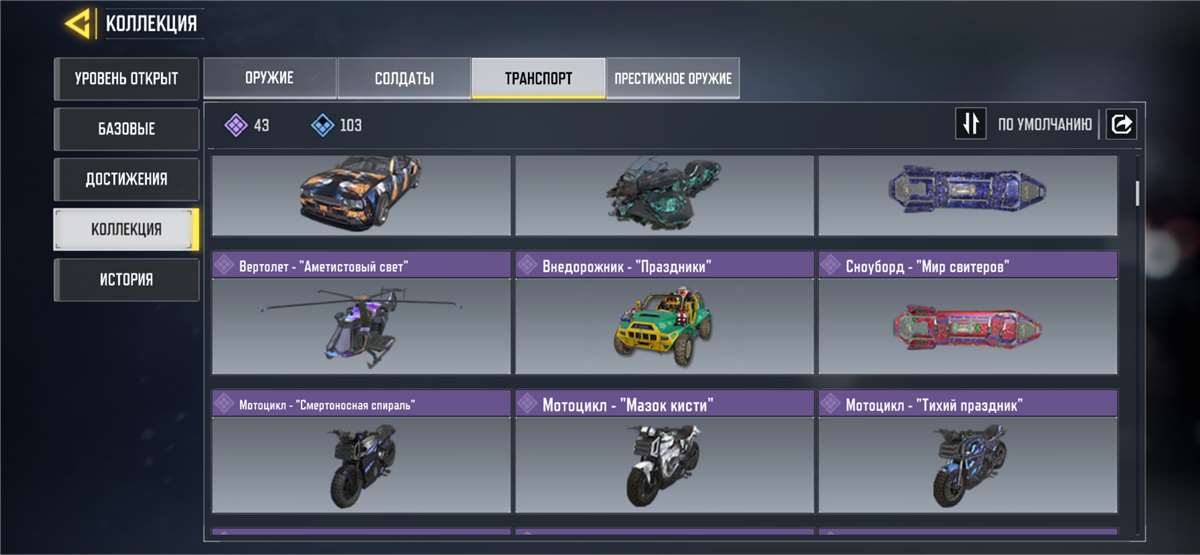Open the Престижное оружие tab
Image resolution: width=1200 pixels, height=555 pixels.
[673, 78]
